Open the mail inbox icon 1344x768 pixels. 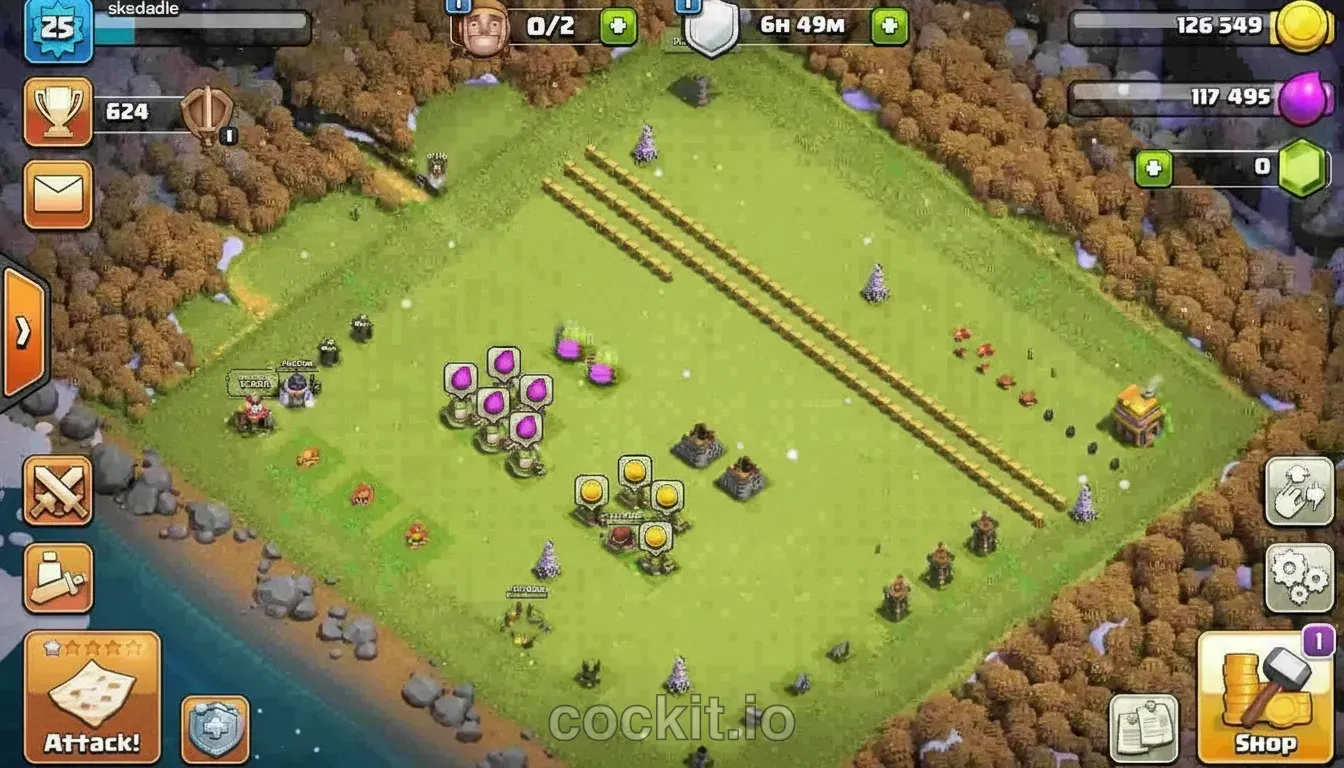[x=57, y=196]
